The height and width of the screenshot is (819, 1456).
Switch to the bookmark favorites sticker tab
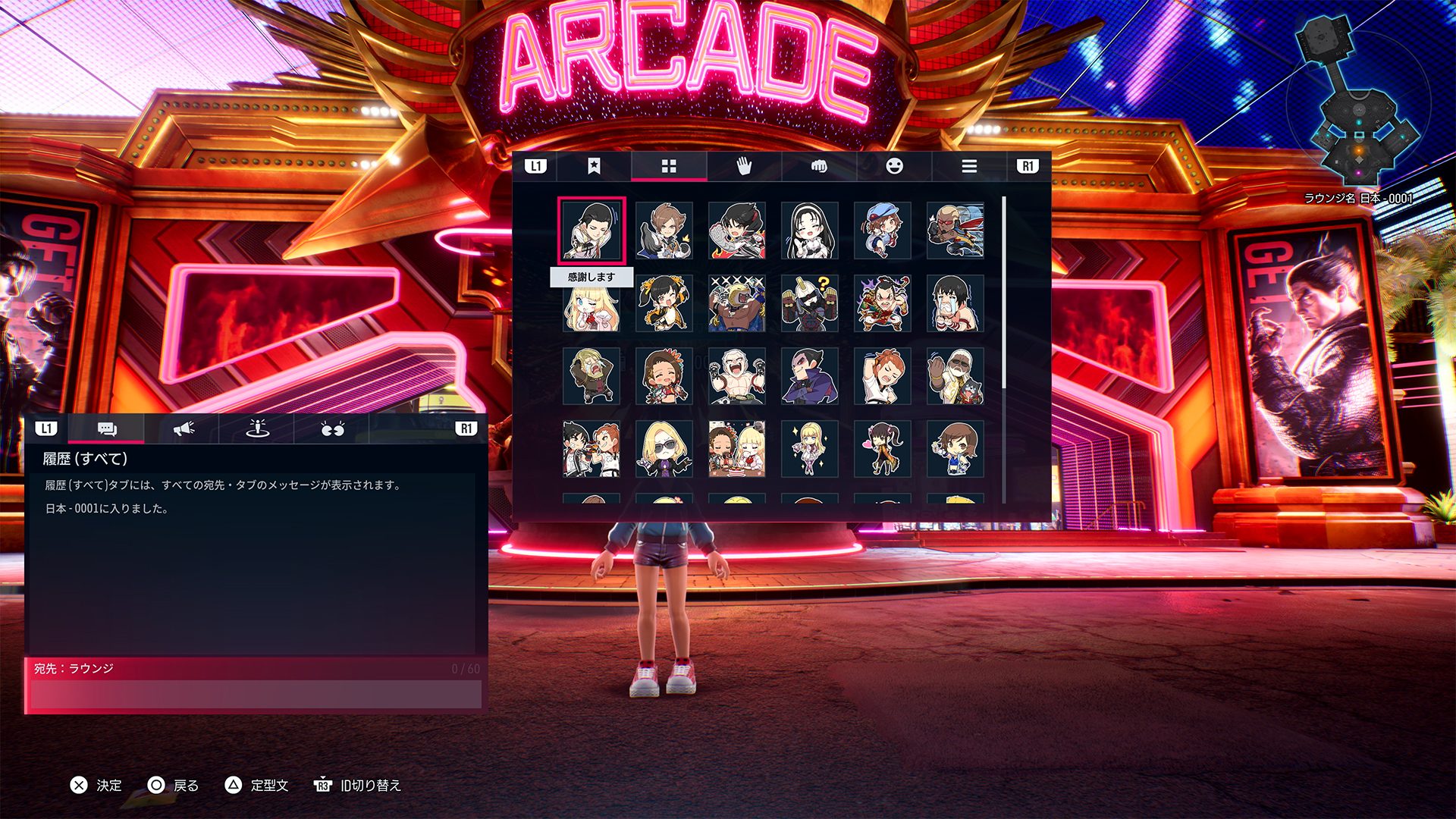(594, 166)
